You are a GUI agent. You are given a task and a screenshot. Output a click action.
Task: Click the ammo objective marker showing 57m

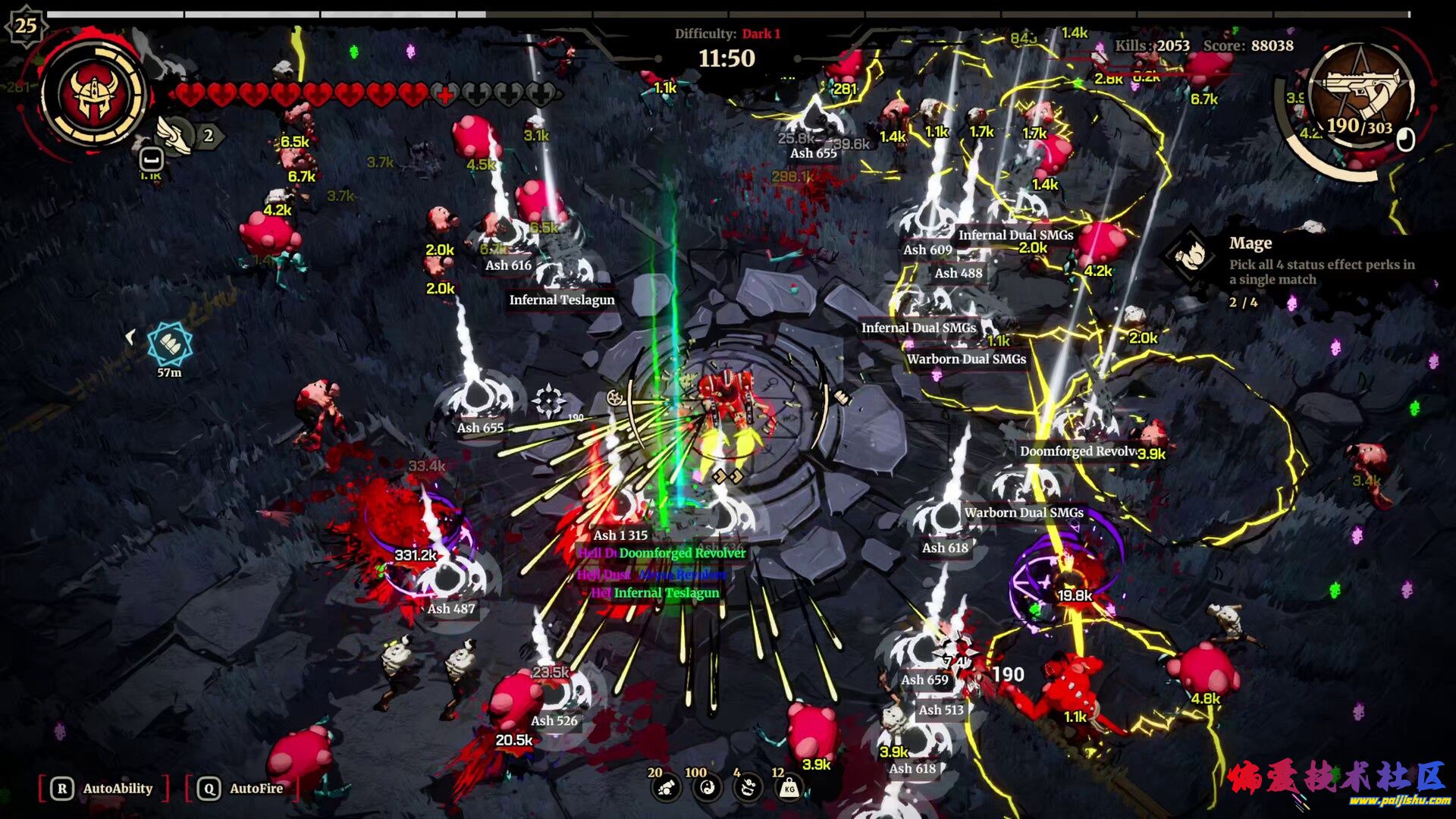(x=169, y=345)
